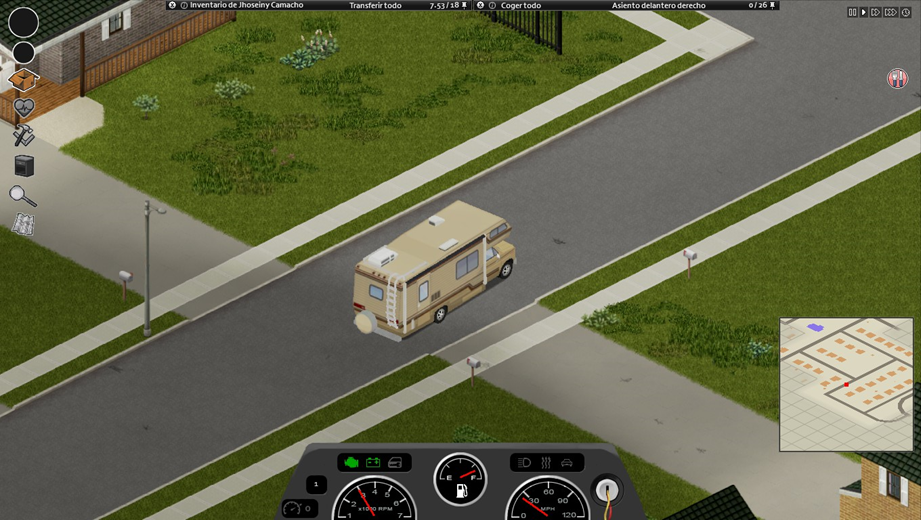Open the in-game clock icon
The image size is (921, 520).
tap(906, 12)
